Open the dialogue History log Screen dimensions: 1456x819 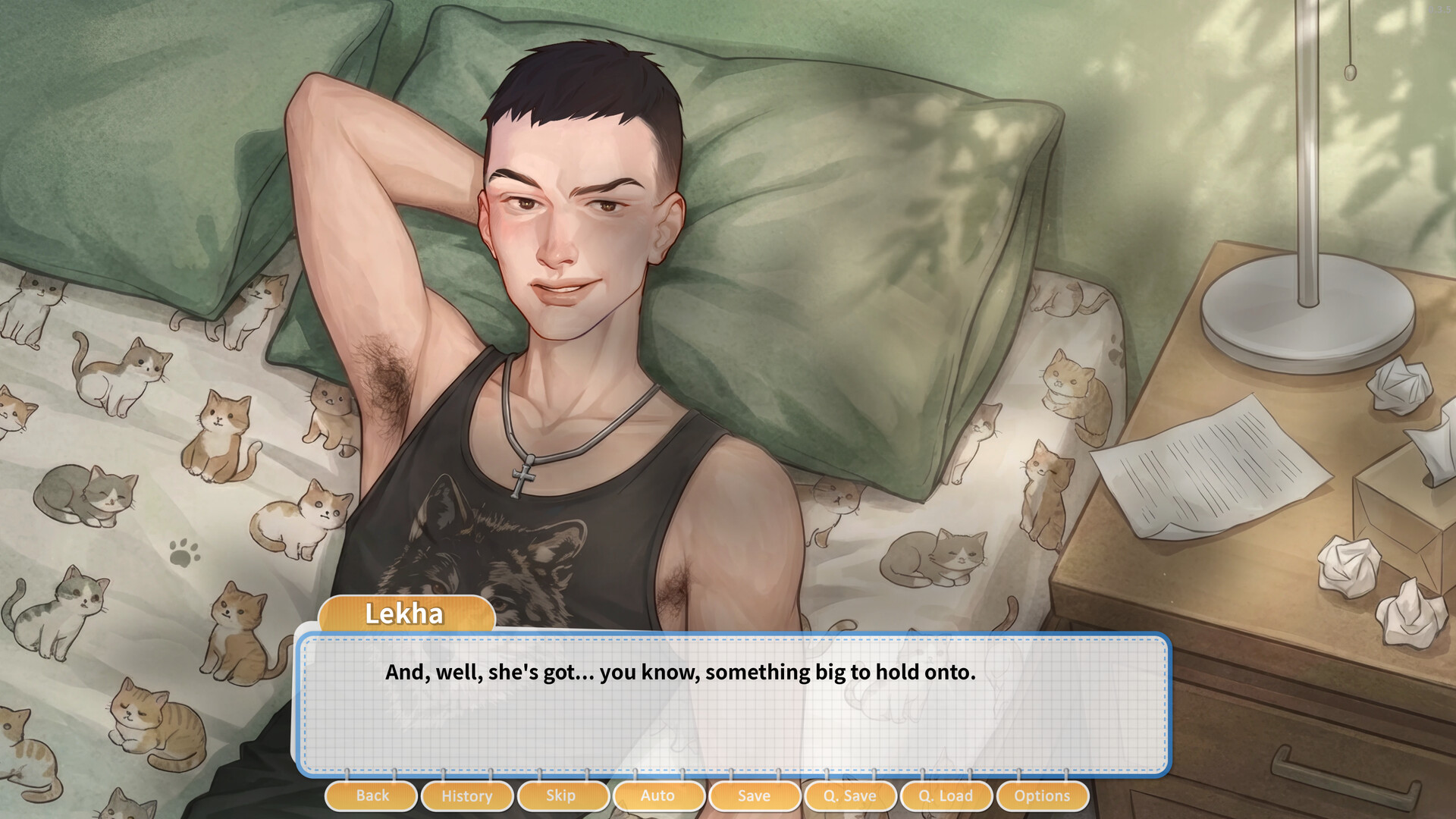click(x=466, y=795)
